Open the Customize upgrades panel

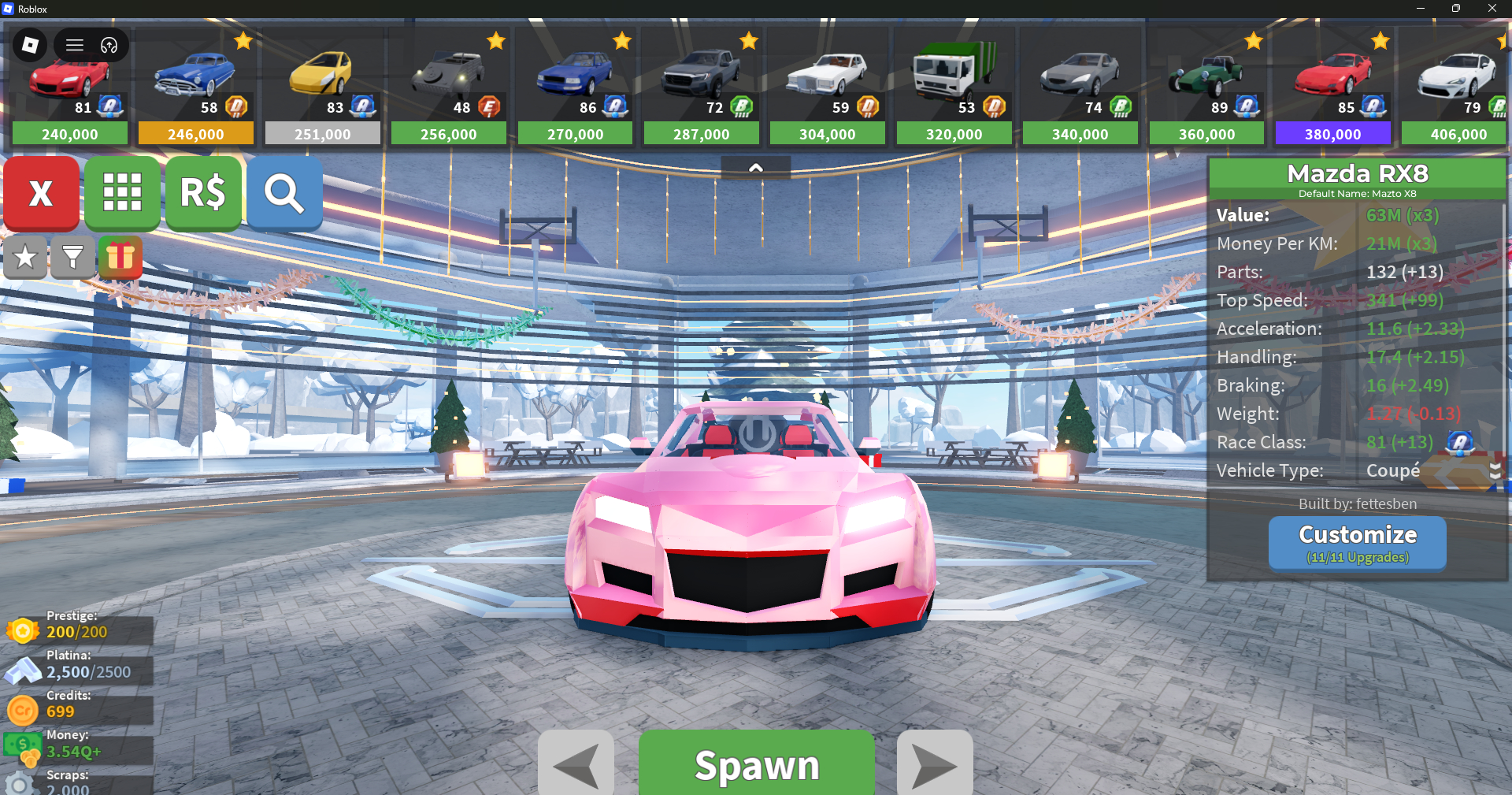click(x=1357, y=542)
